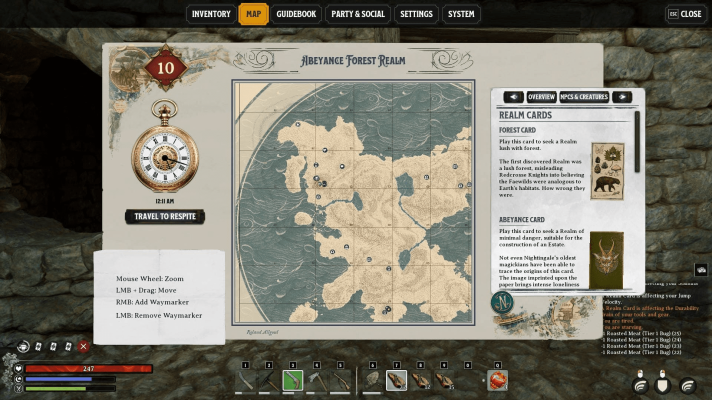
Task: Select the Map tab
Action: (253, 14)
